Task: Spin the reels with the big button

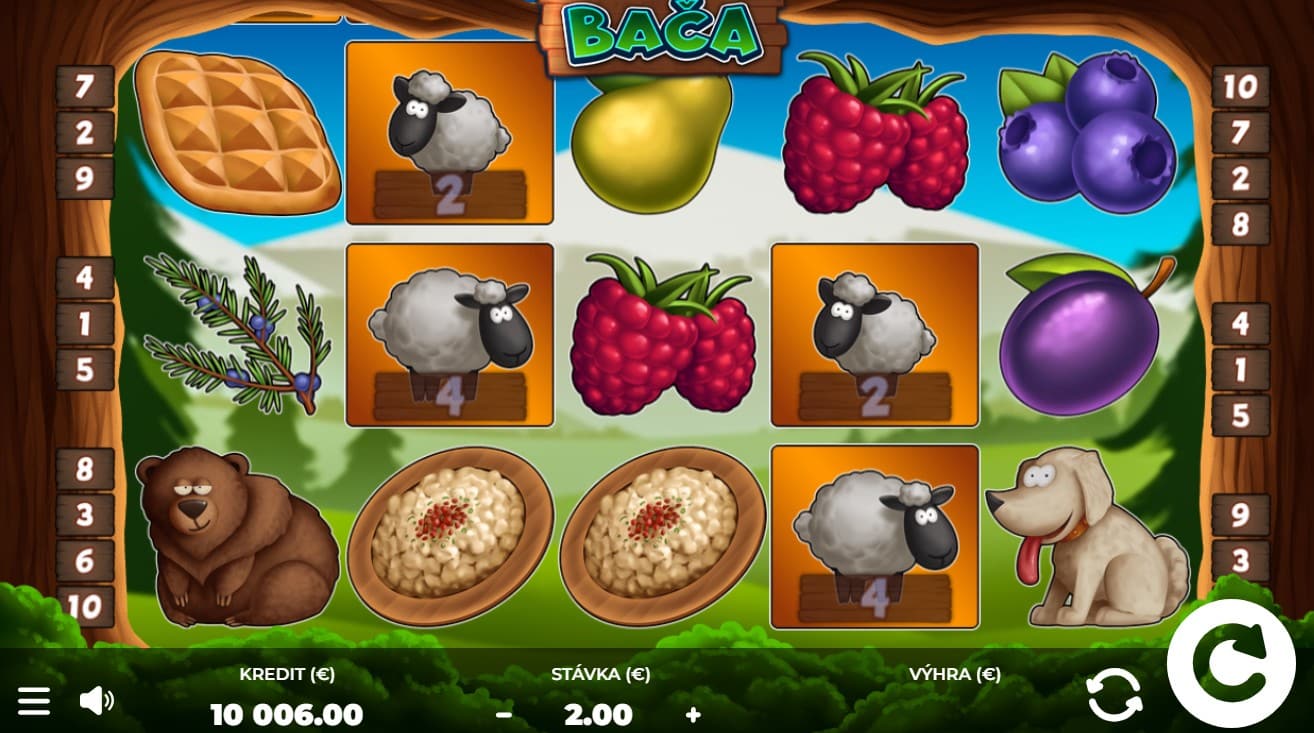Action: (1239, 665)
